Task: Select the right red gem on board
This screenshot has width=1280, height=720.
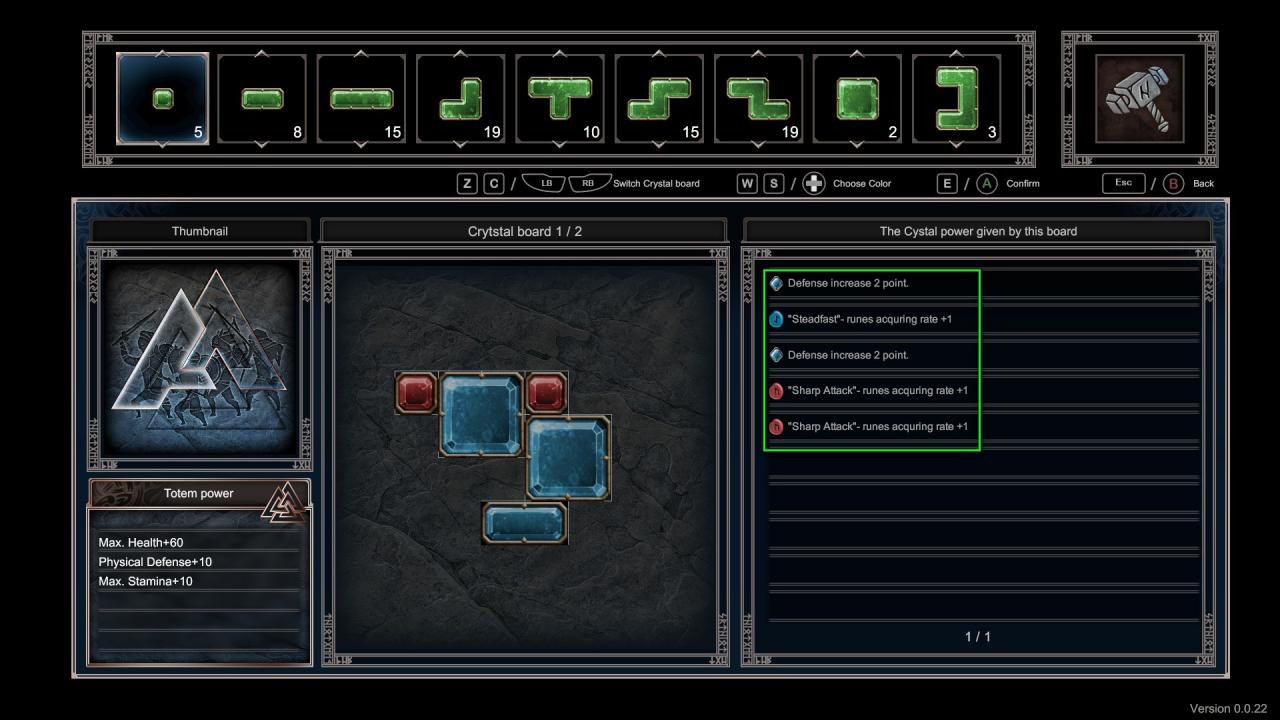Action: click(x=546, y=391)
